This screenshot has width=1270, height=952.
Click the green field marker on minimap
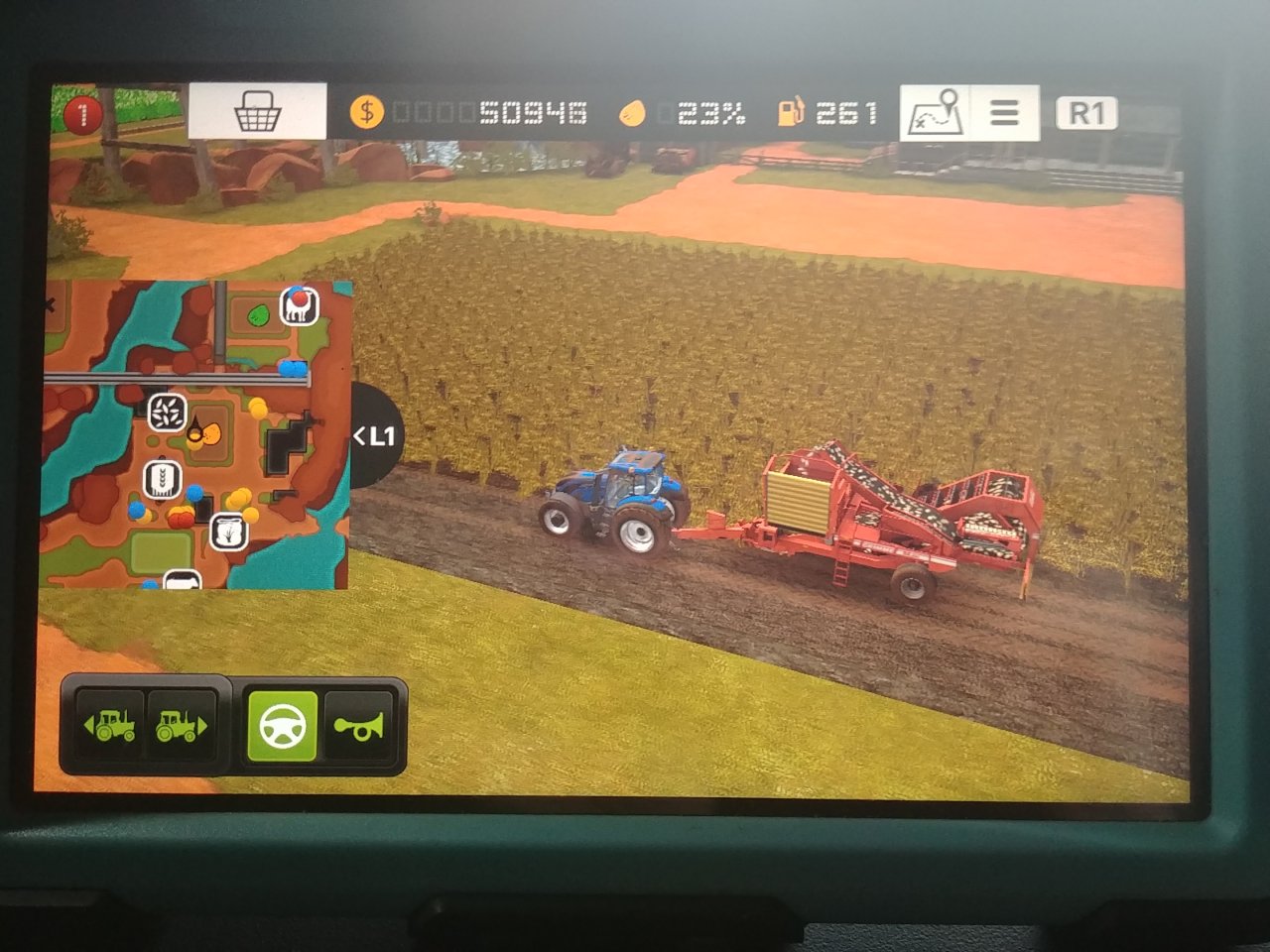coord(259,315)
